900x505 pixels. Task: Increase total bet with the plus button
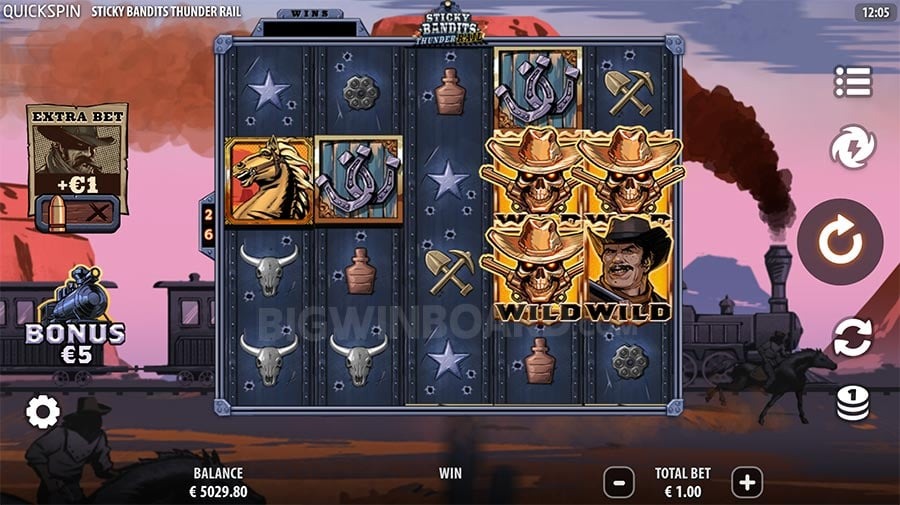click(747, 483)
